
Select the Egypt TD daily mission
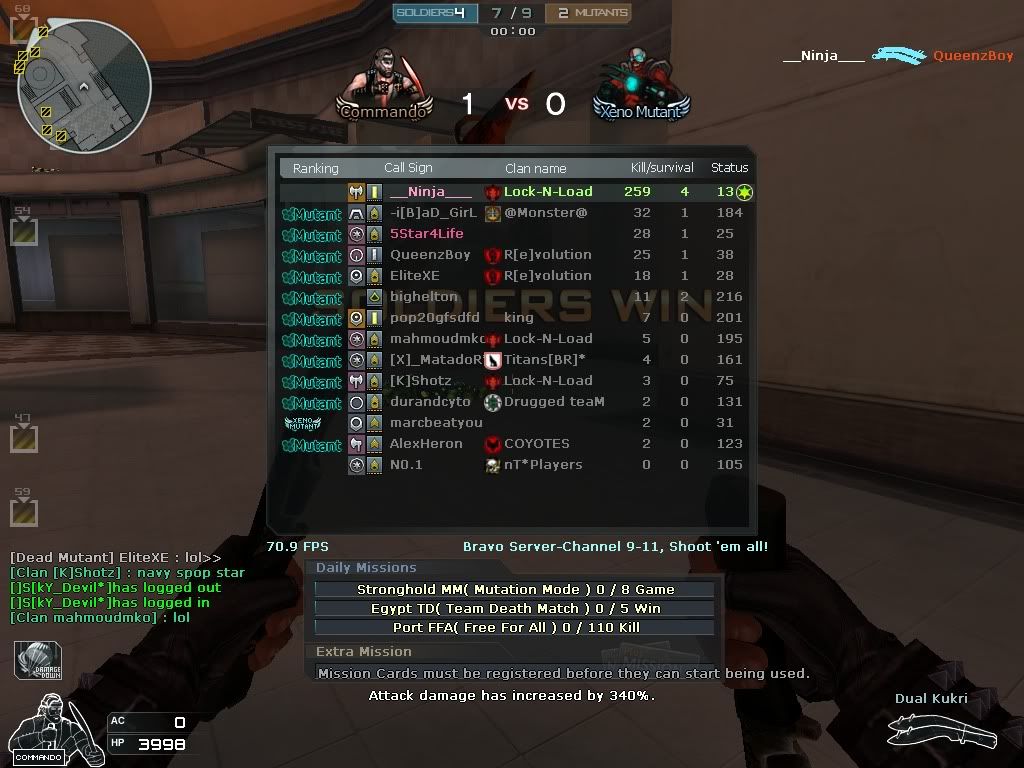click(515, 609)
